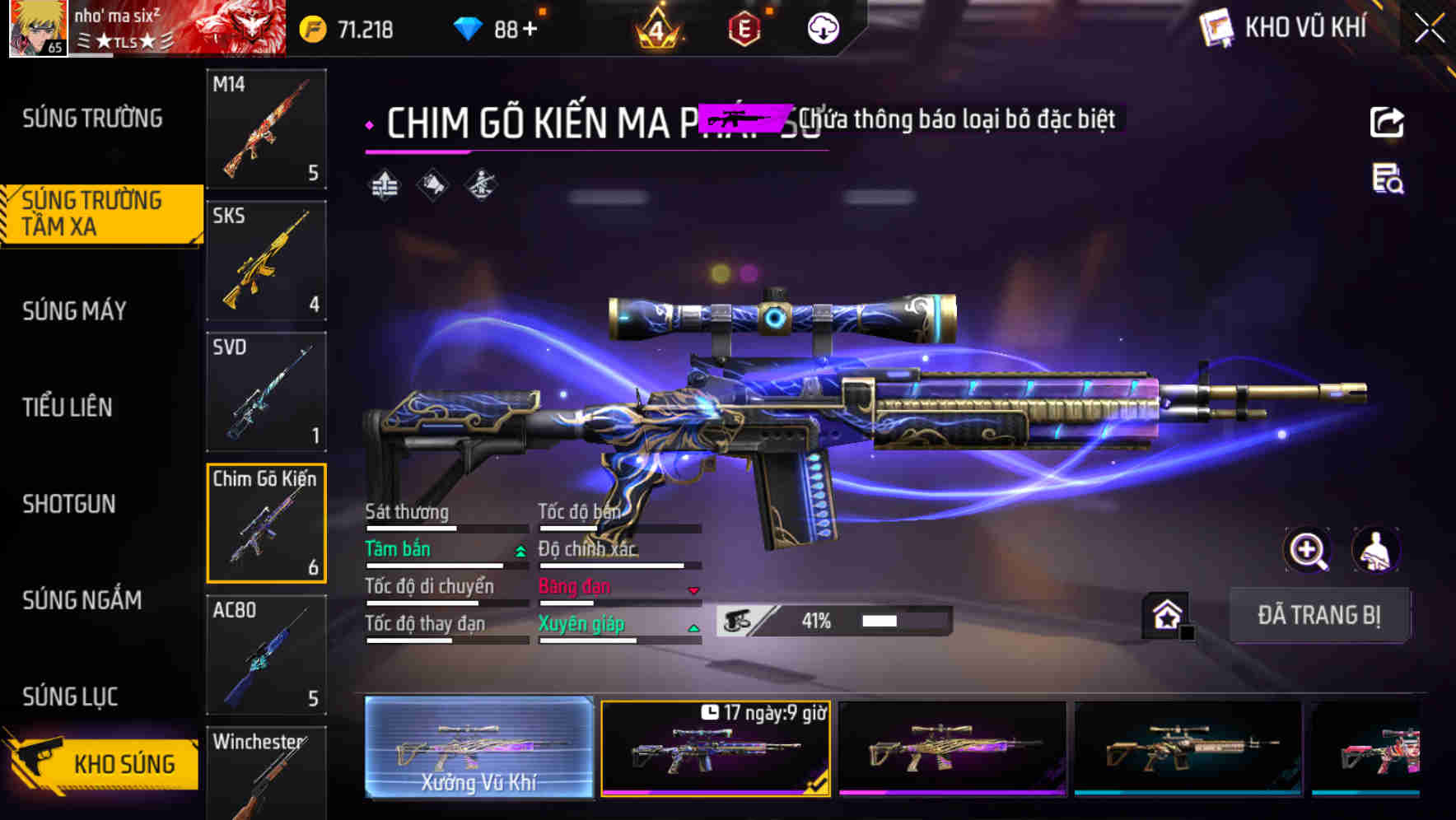Open the KHO SÚNG section

110,762
